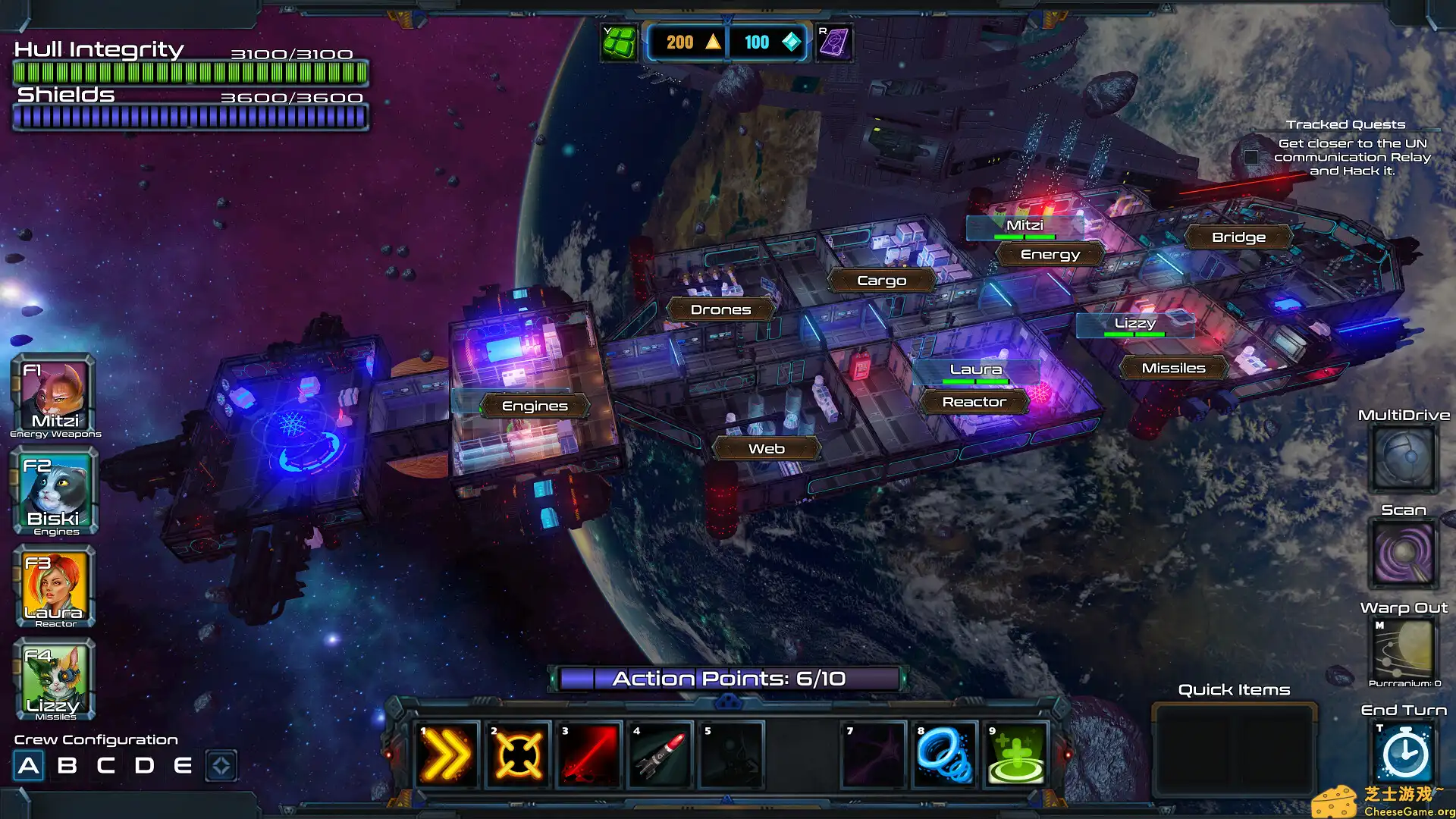Use the green repair ability
1456x819 pixels.
pyautogui.click(x=1016, y=755)
